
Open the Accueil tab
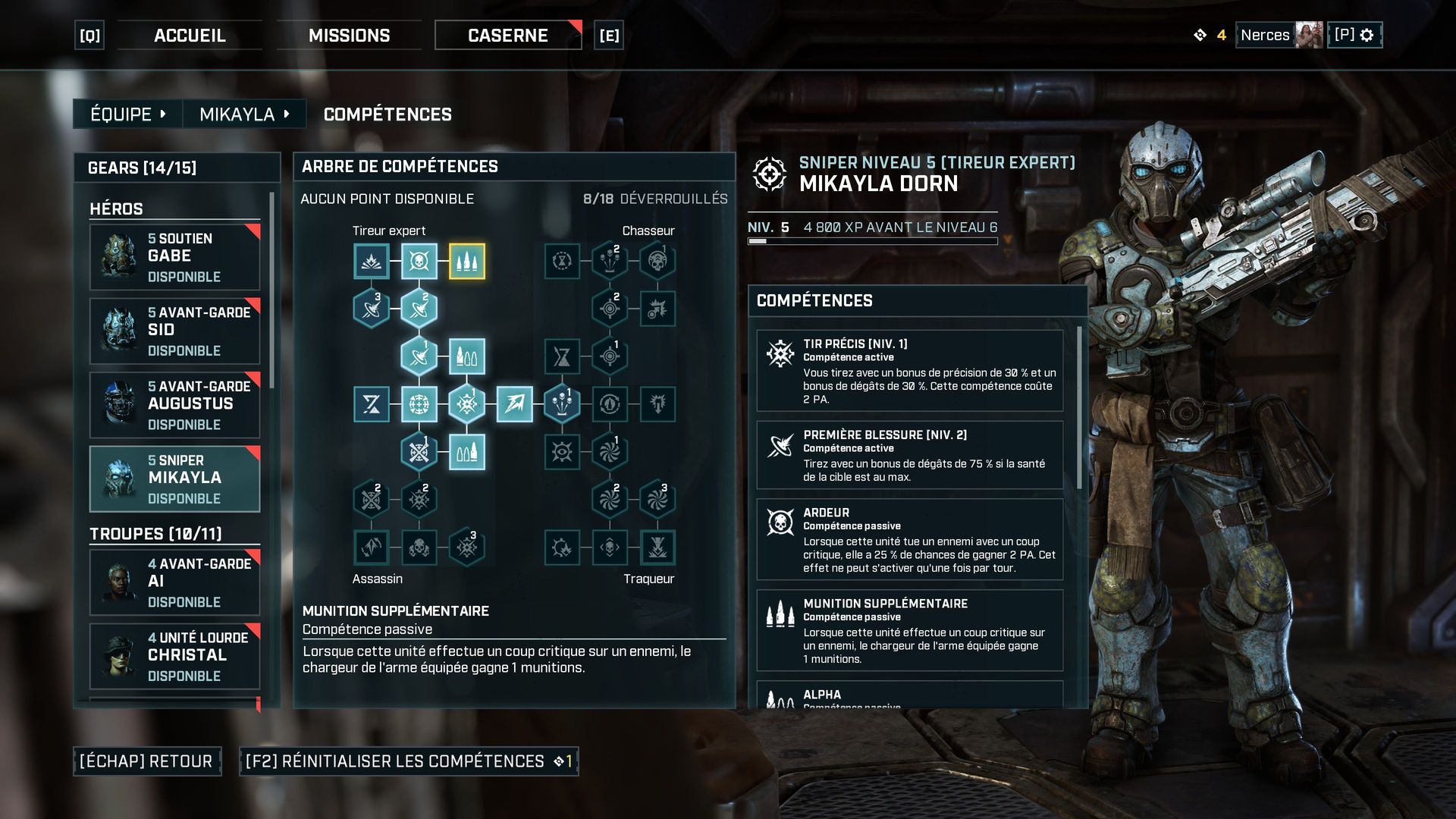click(x=190, y=36)
